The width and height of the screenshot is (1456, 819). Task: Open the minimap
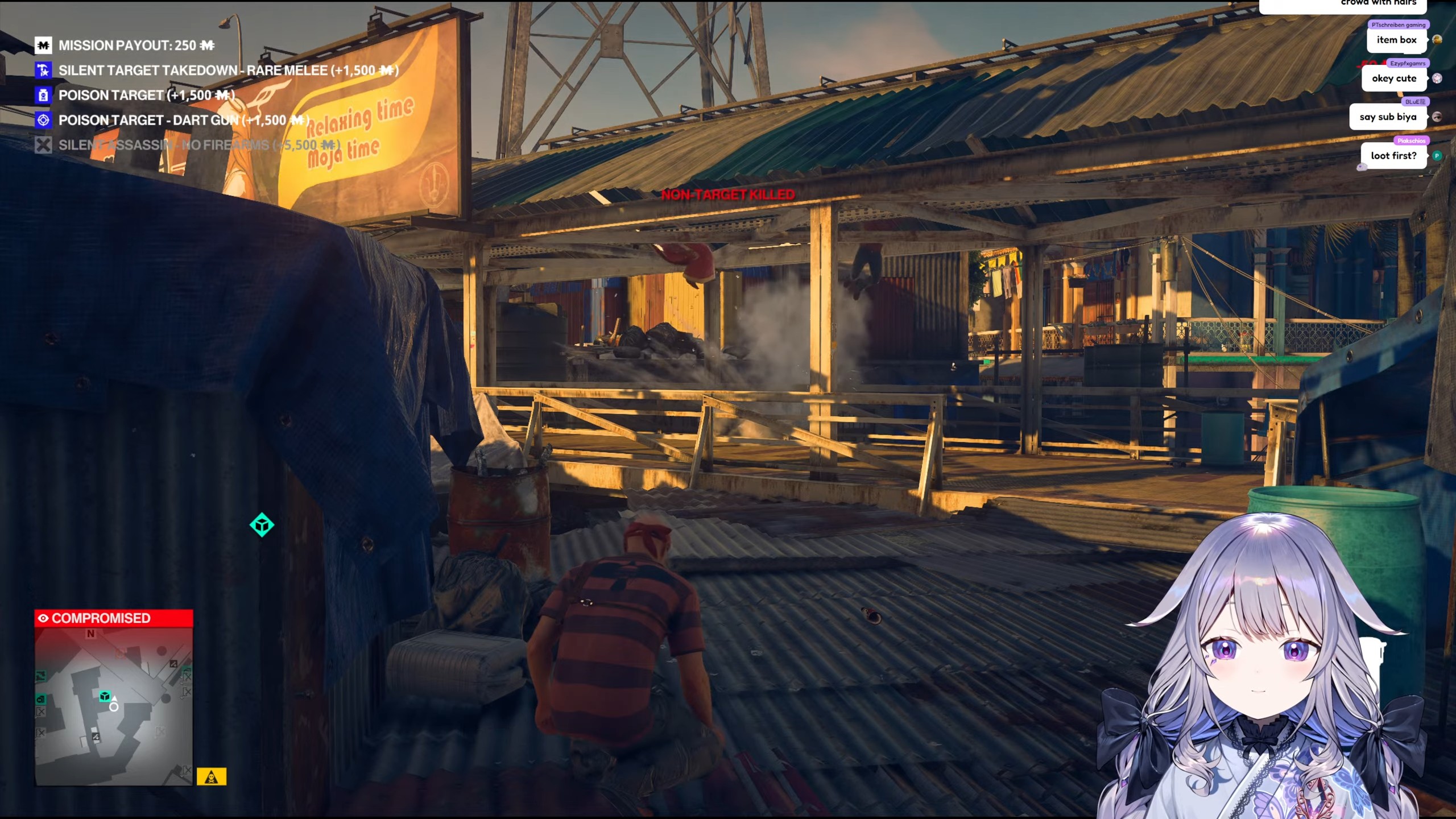pyautogui.click(x=114, y=706)
